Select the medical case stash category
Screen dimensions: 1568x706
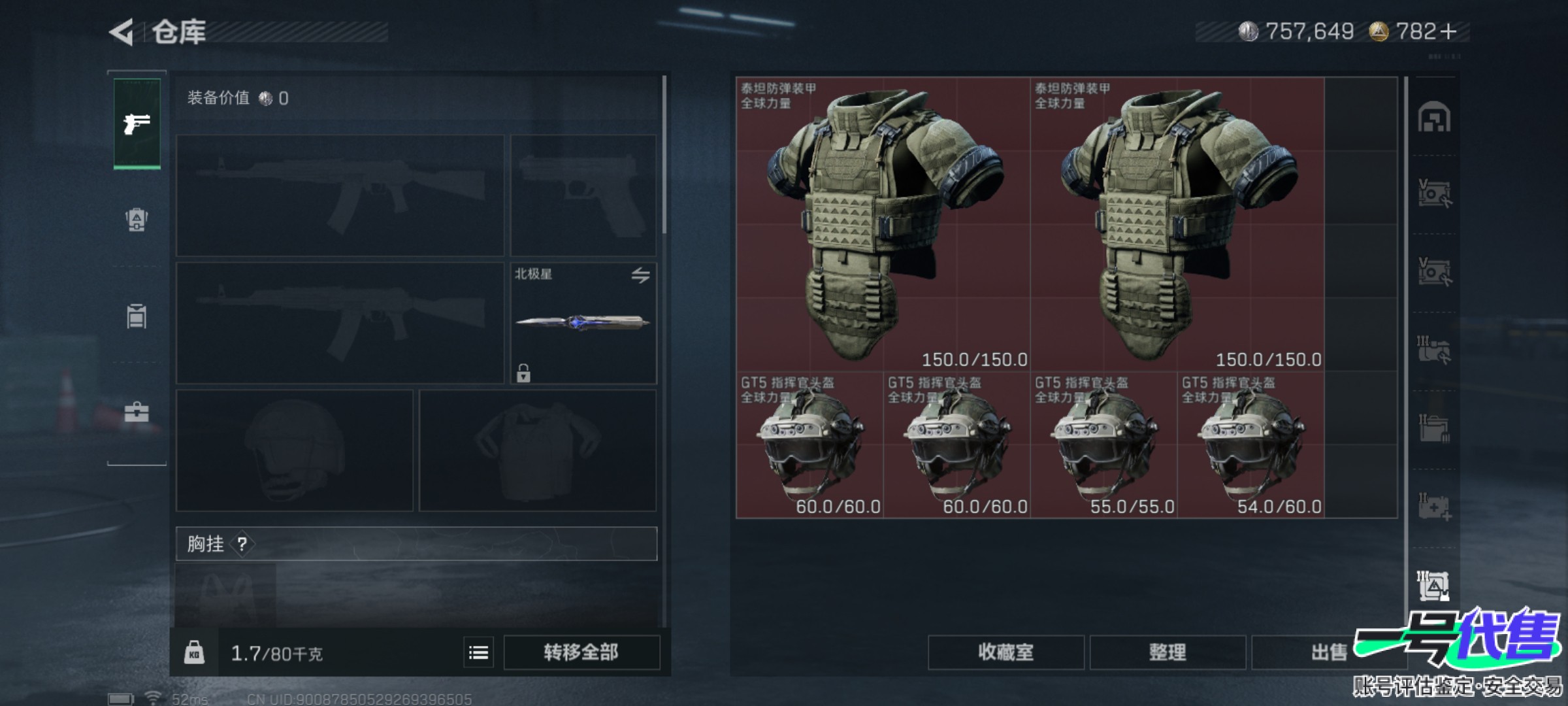pos(1434,507)
